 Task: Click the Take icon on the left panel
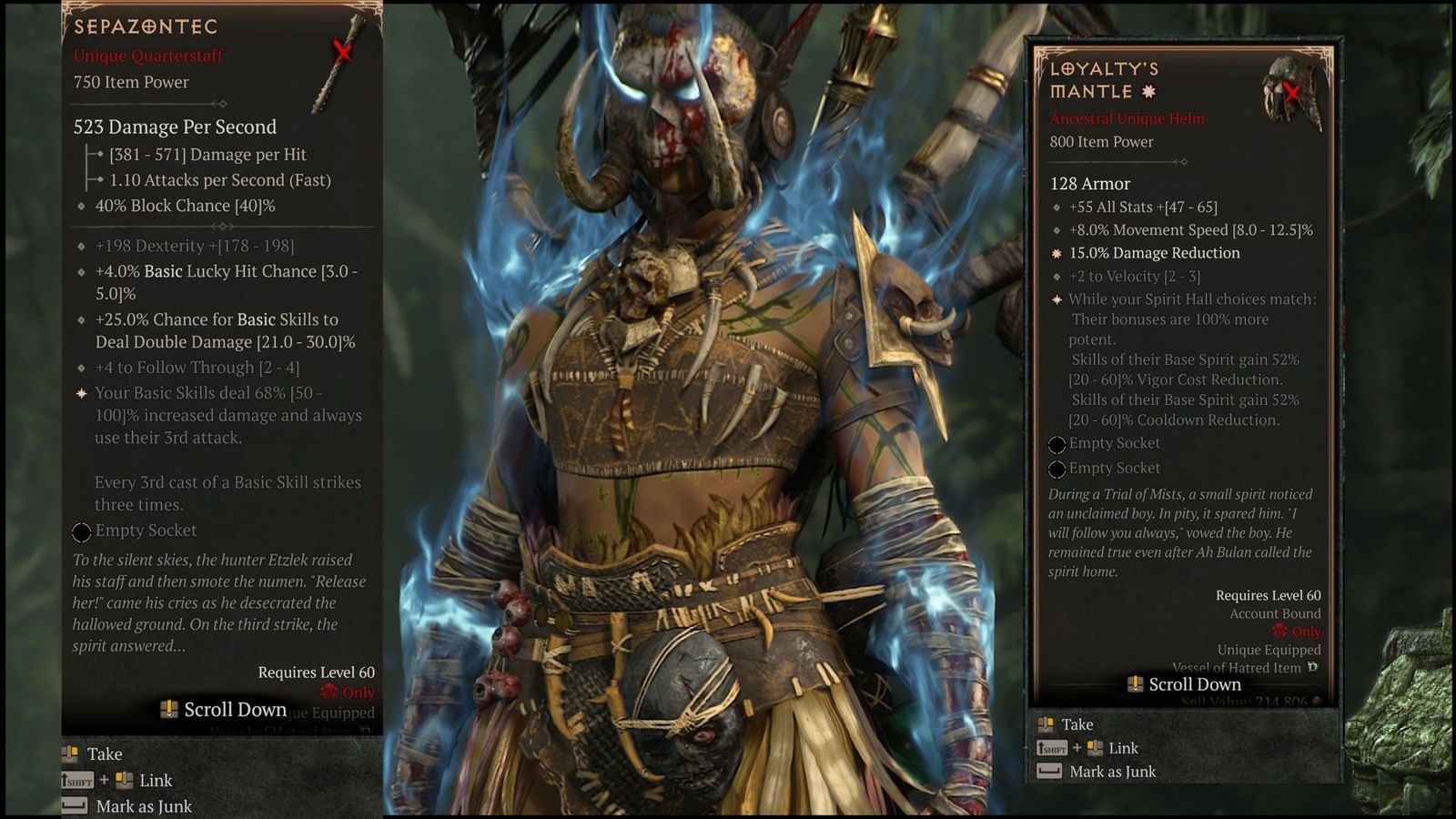click(x=70, y=753)
